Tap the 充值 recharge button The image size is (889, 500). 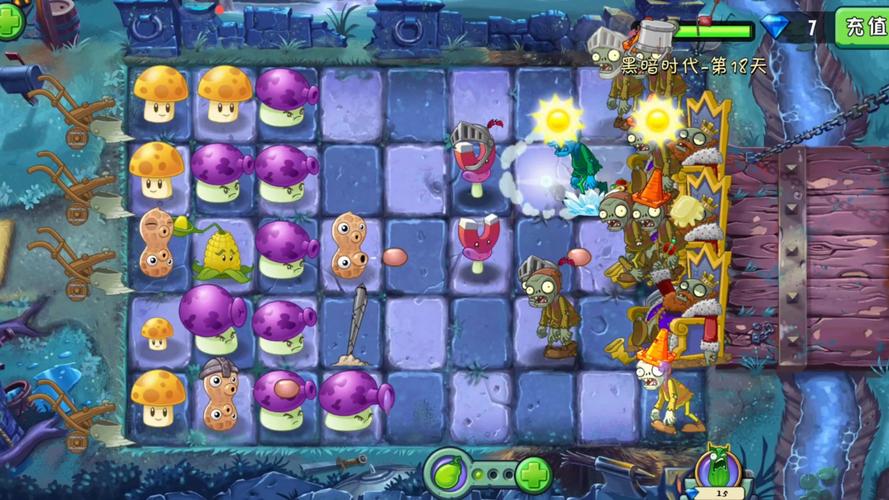pyautogui.click(x=862, y=26)
